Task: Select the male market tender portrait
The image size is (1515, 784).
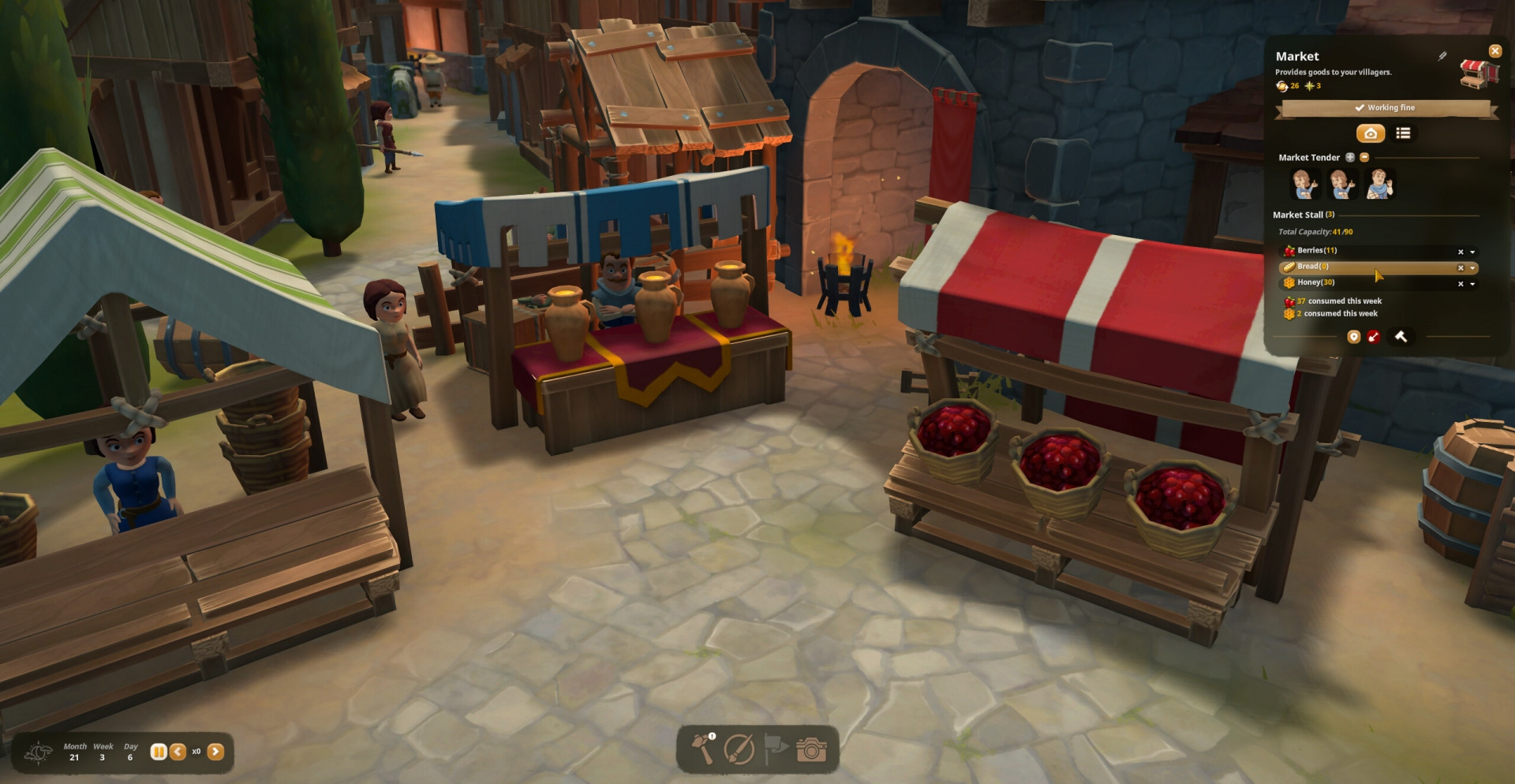Action: pos(1379,184)
